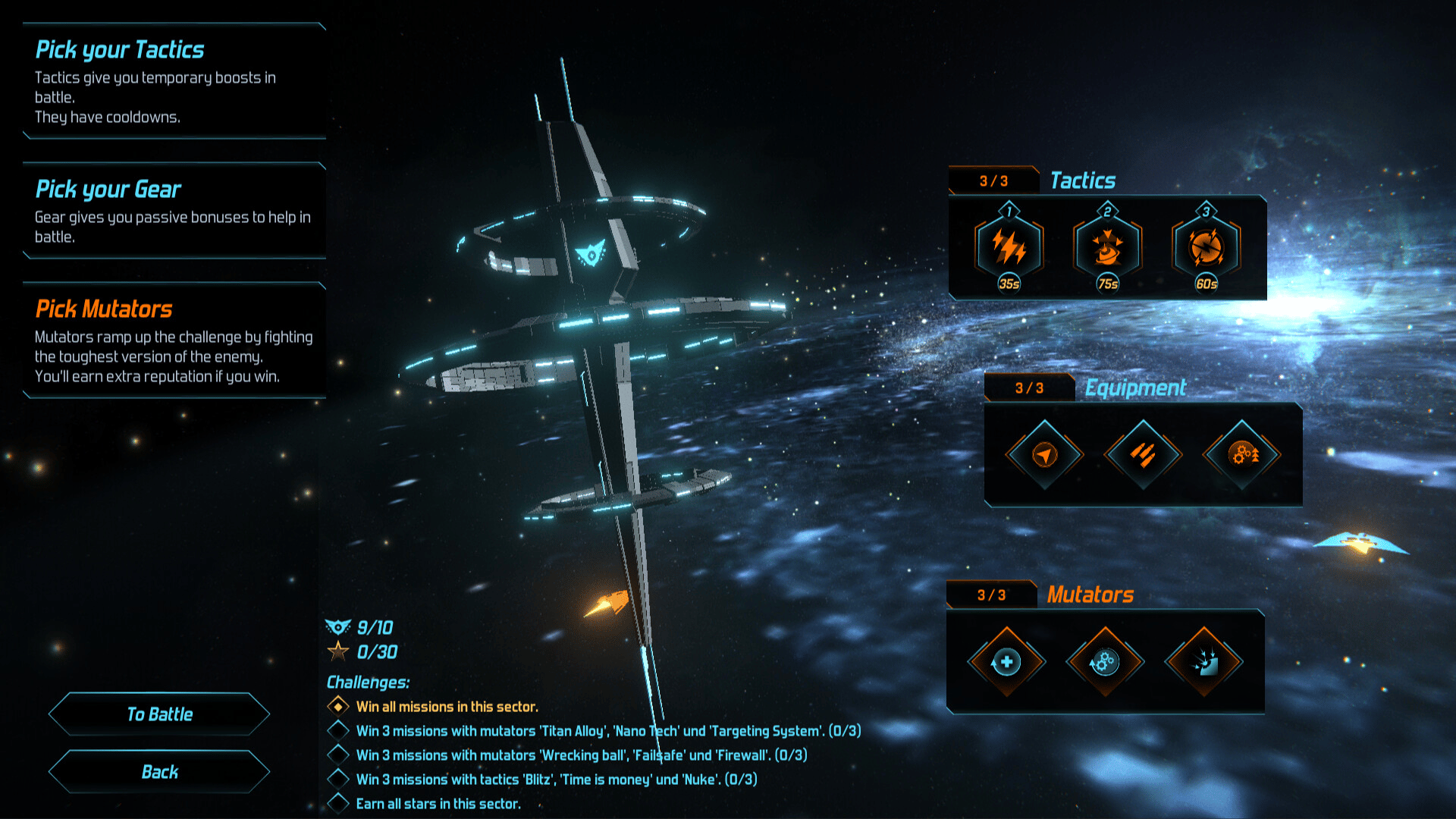Select the 'Win all missions' challenge
The width and height of the screenshot is (1456, 819).
(447, 707)
